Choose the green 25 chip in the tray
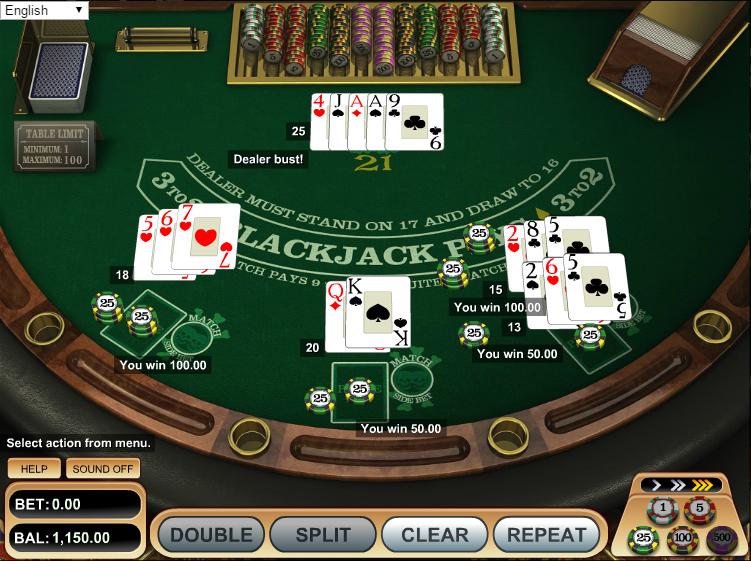751x561 pixels. pyautogui.click(x=643, y=540)
